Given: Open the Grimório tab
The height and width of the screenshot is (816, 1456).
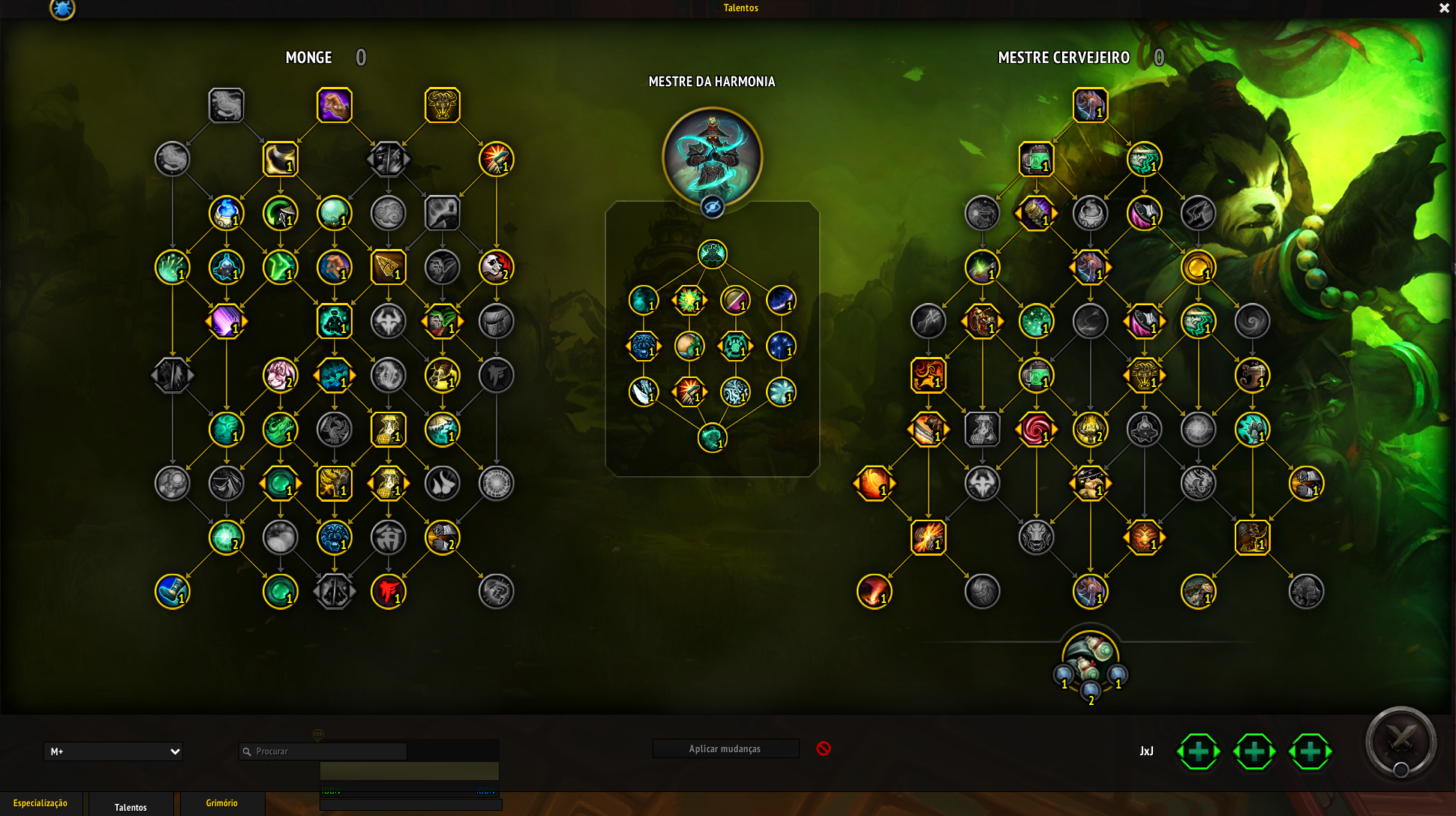Looking at the screenshot, I should coord(221,803).
